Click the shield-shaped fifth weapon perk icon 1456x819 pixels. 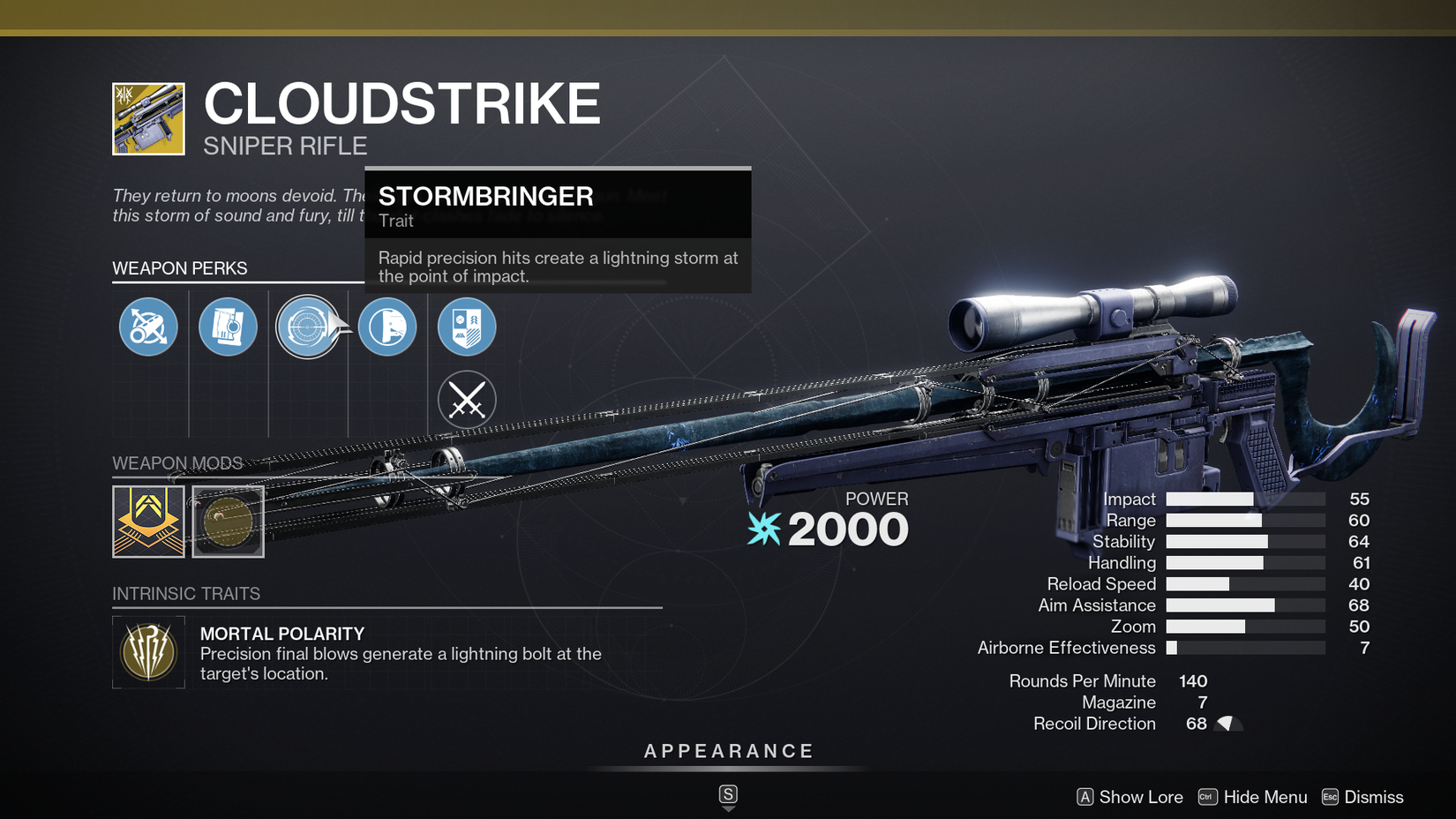tap(466, 327)
